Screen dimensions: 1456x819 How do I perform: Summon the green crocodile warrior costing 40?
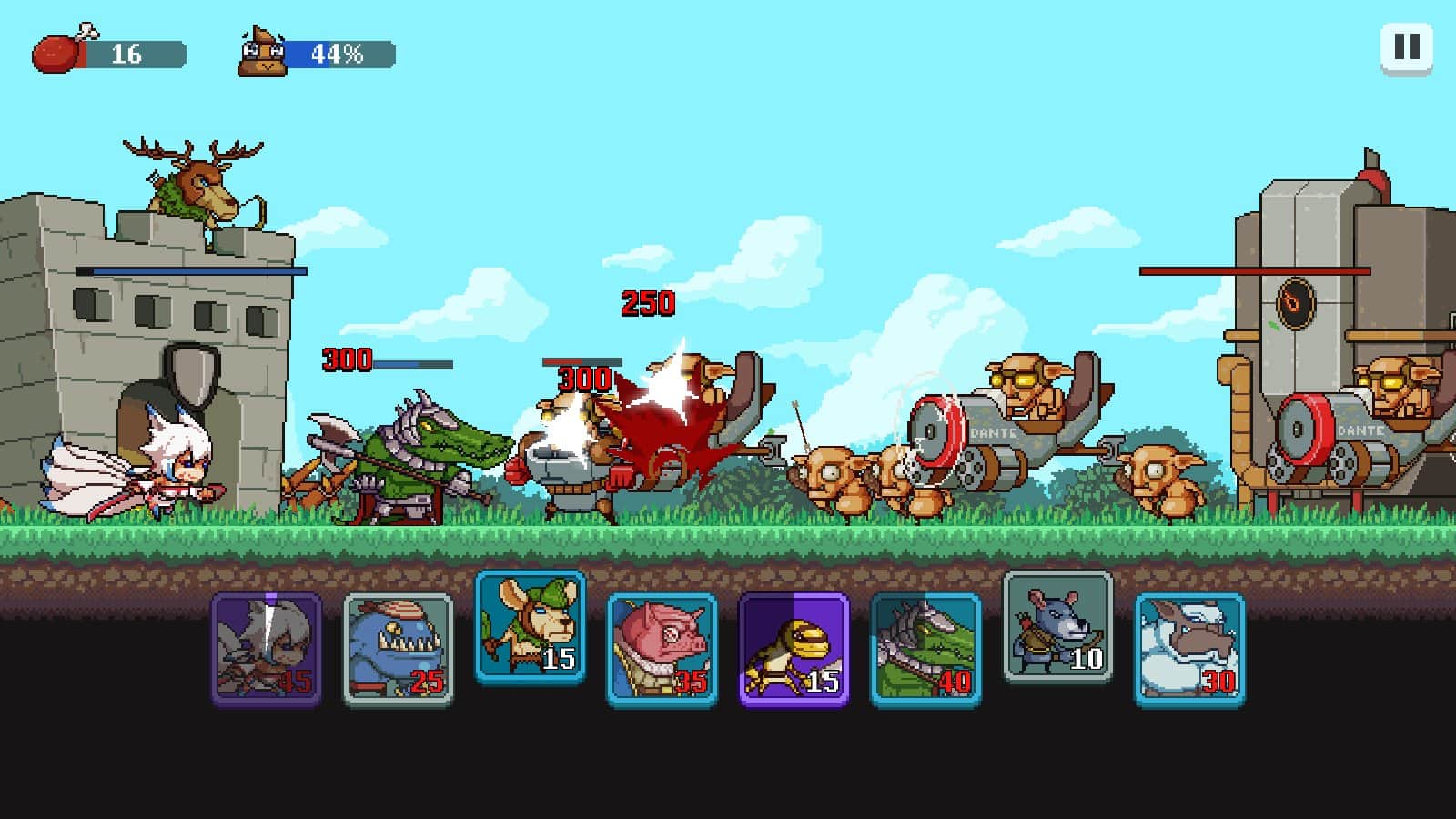coord(925,649)
